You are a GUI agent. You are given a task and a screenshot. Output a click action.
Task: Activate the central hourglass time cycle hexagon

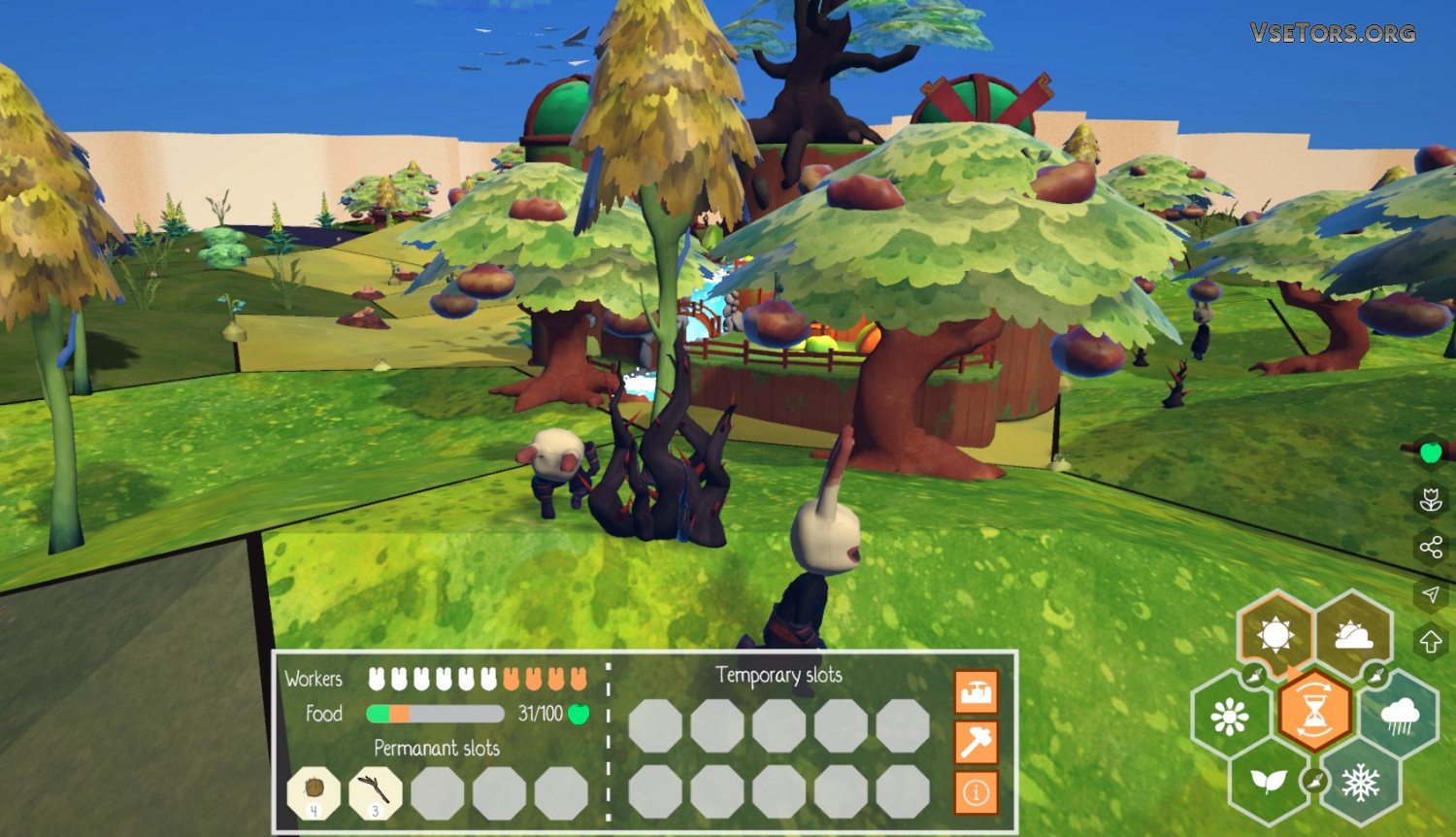pos(1314,709)
